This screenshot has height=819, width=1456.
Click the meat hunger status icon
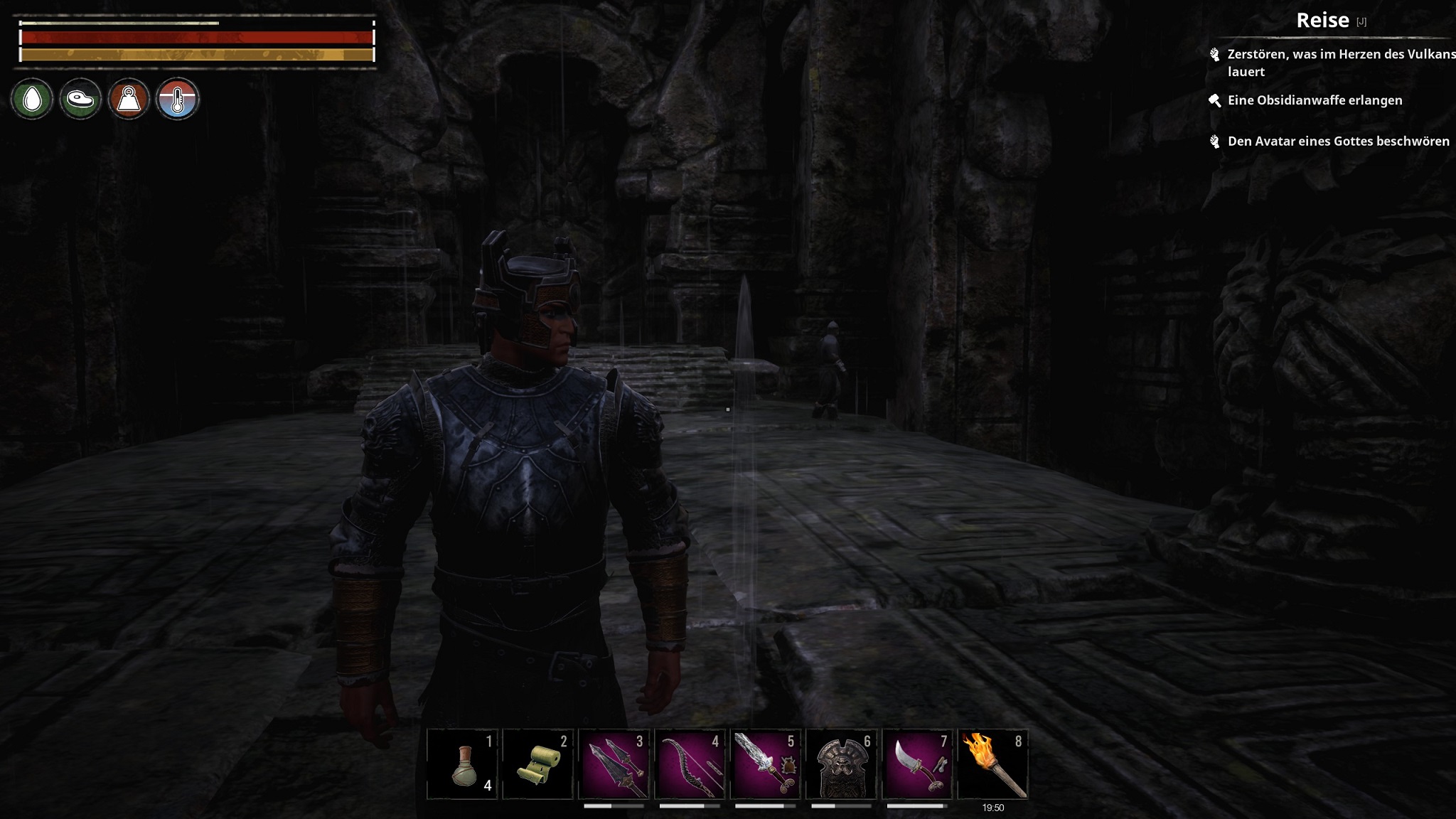pyautogui.click(x=80, y=100)
